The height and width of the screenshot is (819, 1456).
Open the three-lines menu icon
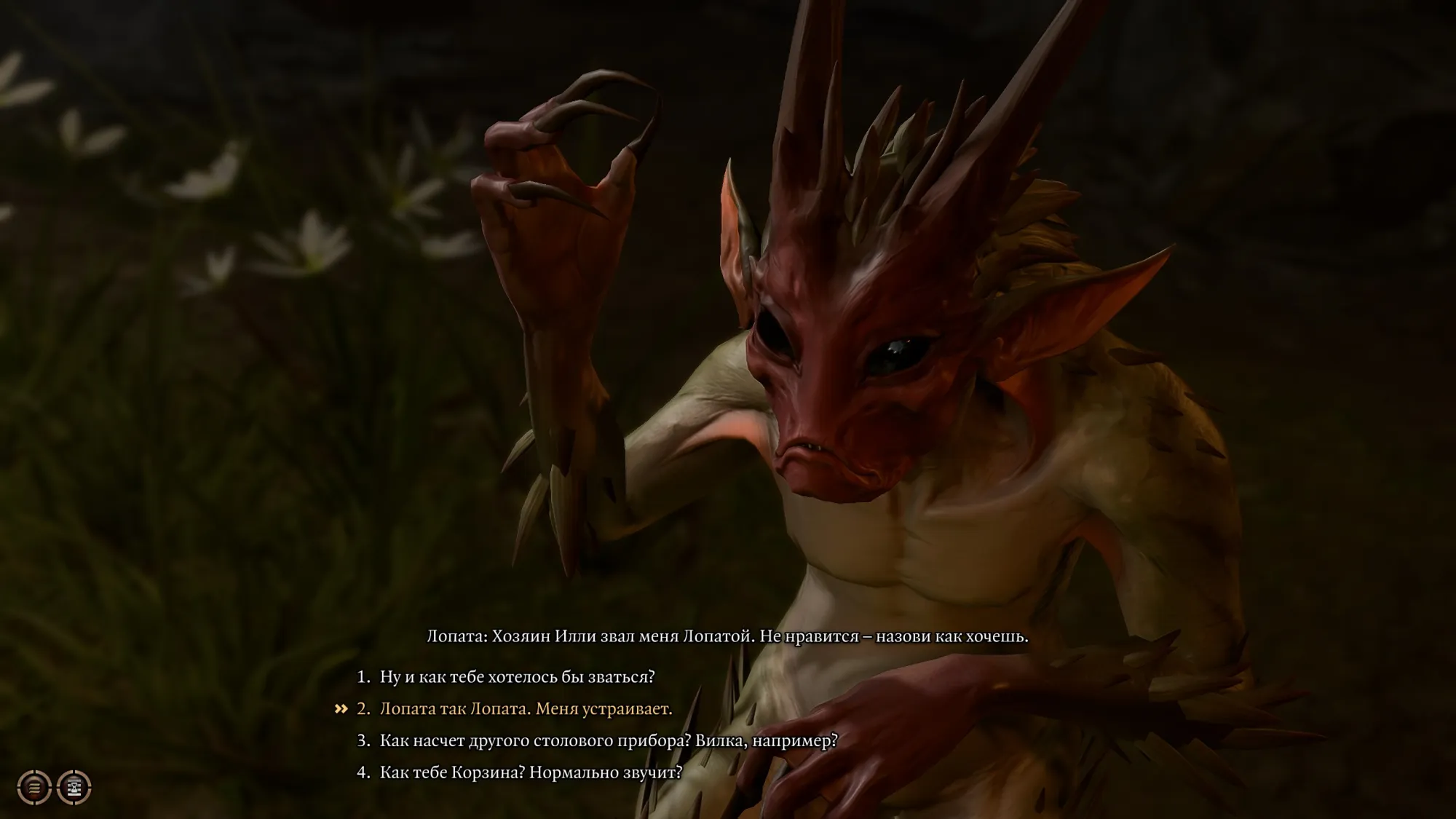pyautogui.click(x=33, y=787)
